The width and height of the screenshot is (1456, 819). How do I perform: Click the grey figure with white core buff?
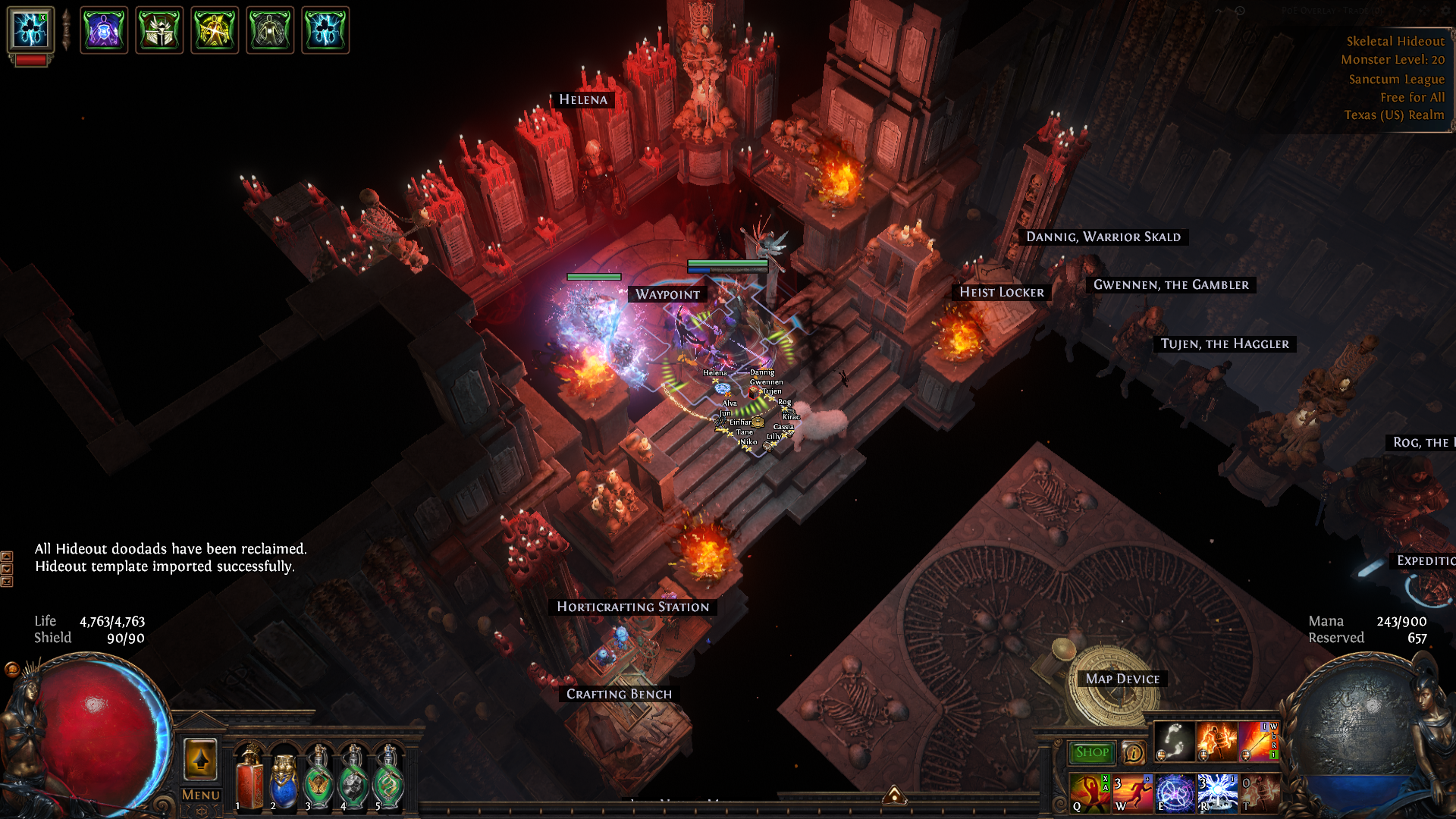point(270,30)
